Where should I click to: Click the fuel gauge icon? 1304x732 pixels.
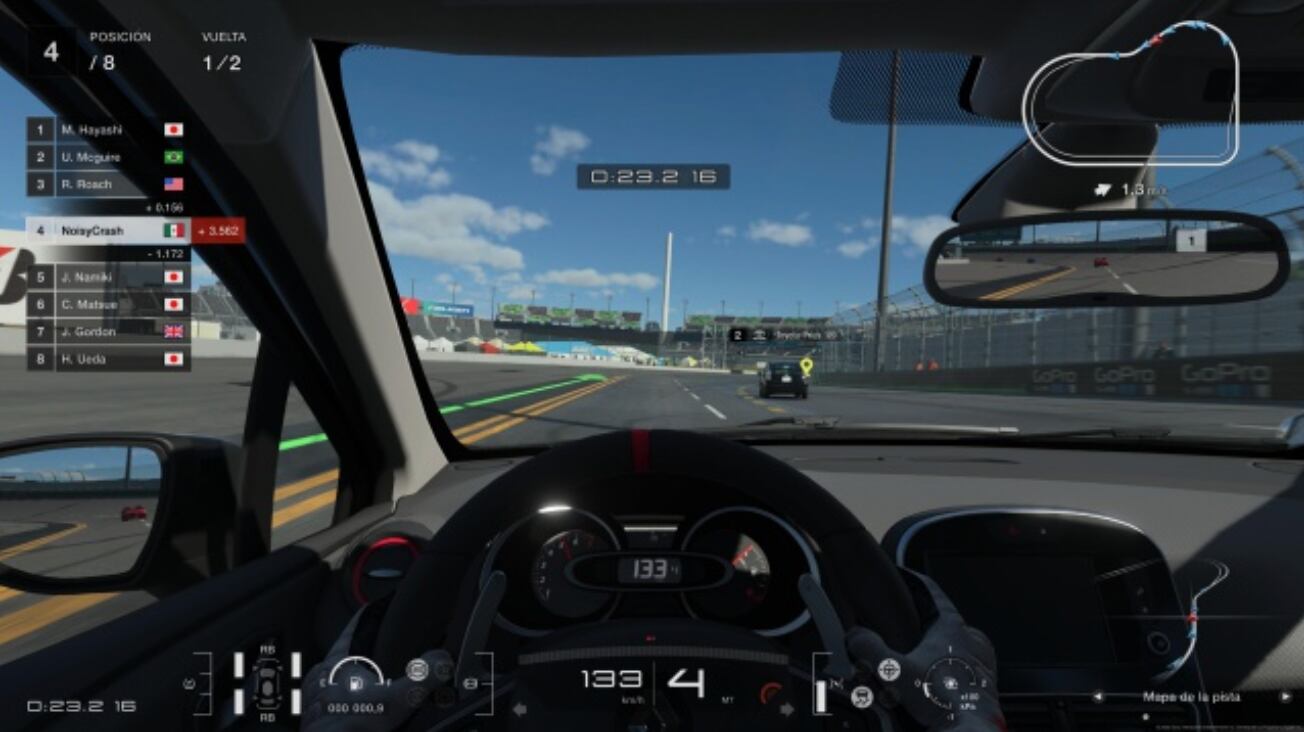click(x=354, y=683)
